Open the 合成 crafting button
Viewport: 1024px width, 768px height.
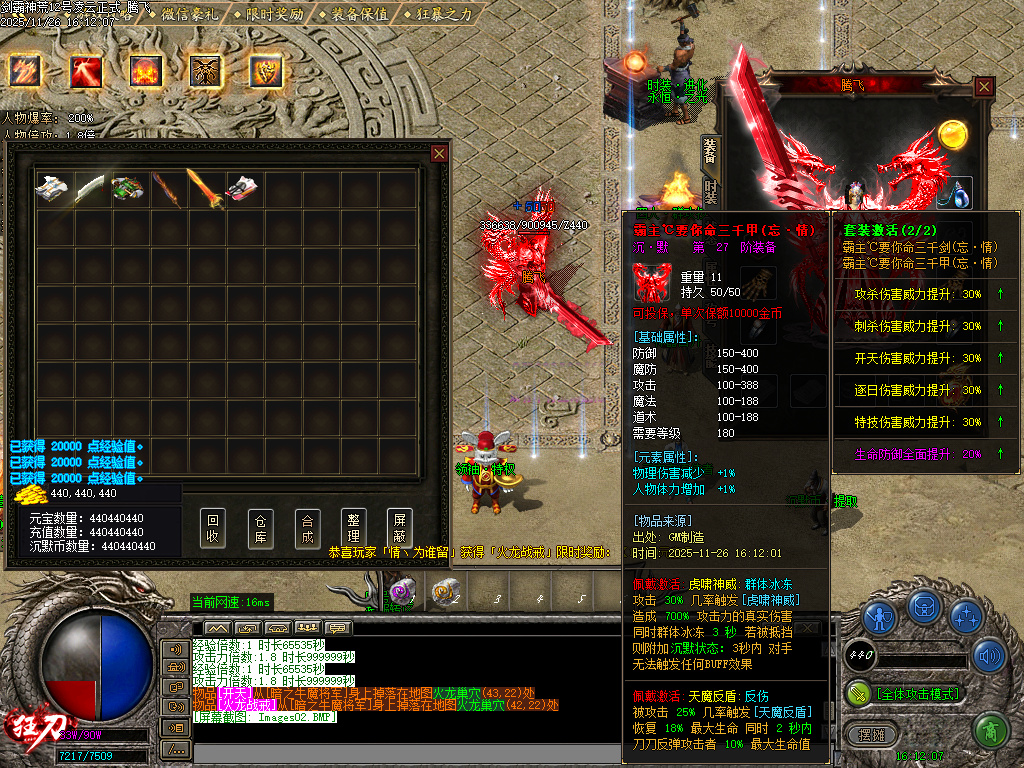point(307,529)
